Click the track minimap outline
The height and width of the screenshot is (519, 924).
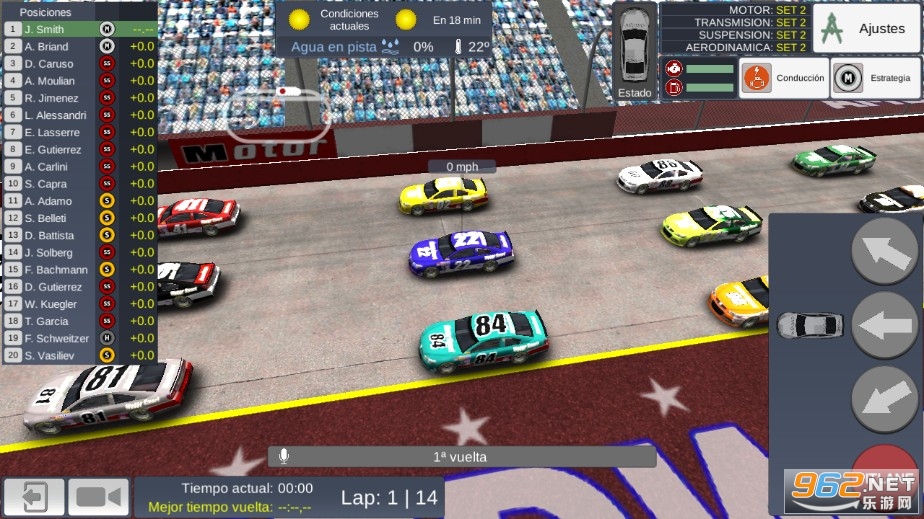click(x=277, y=113)
